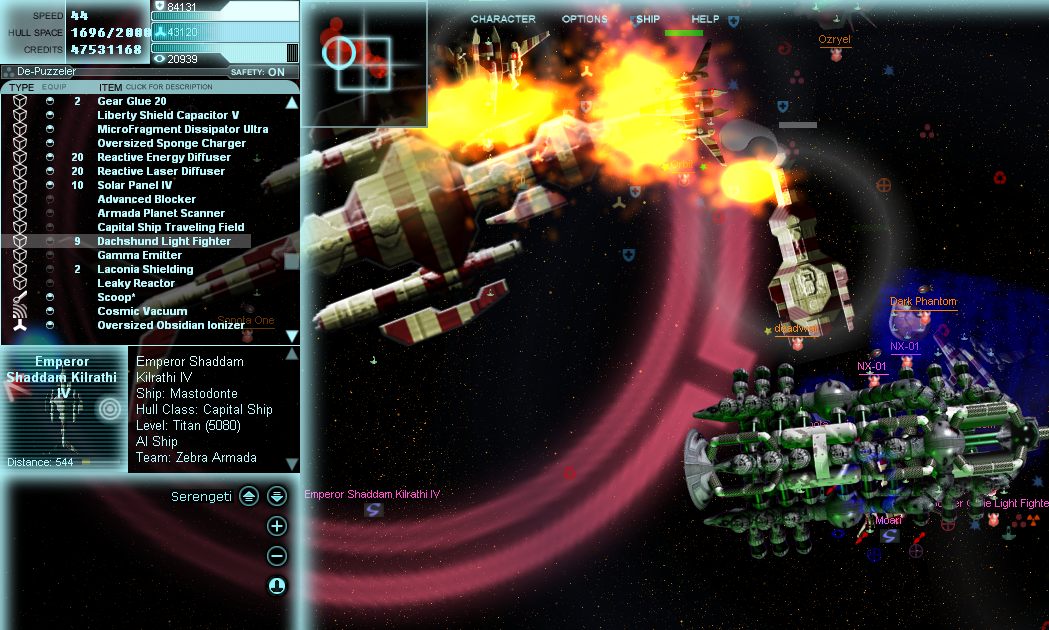Toggle the equip dot for Scoop
The image size is (1049, 630).
click(50, 297)
